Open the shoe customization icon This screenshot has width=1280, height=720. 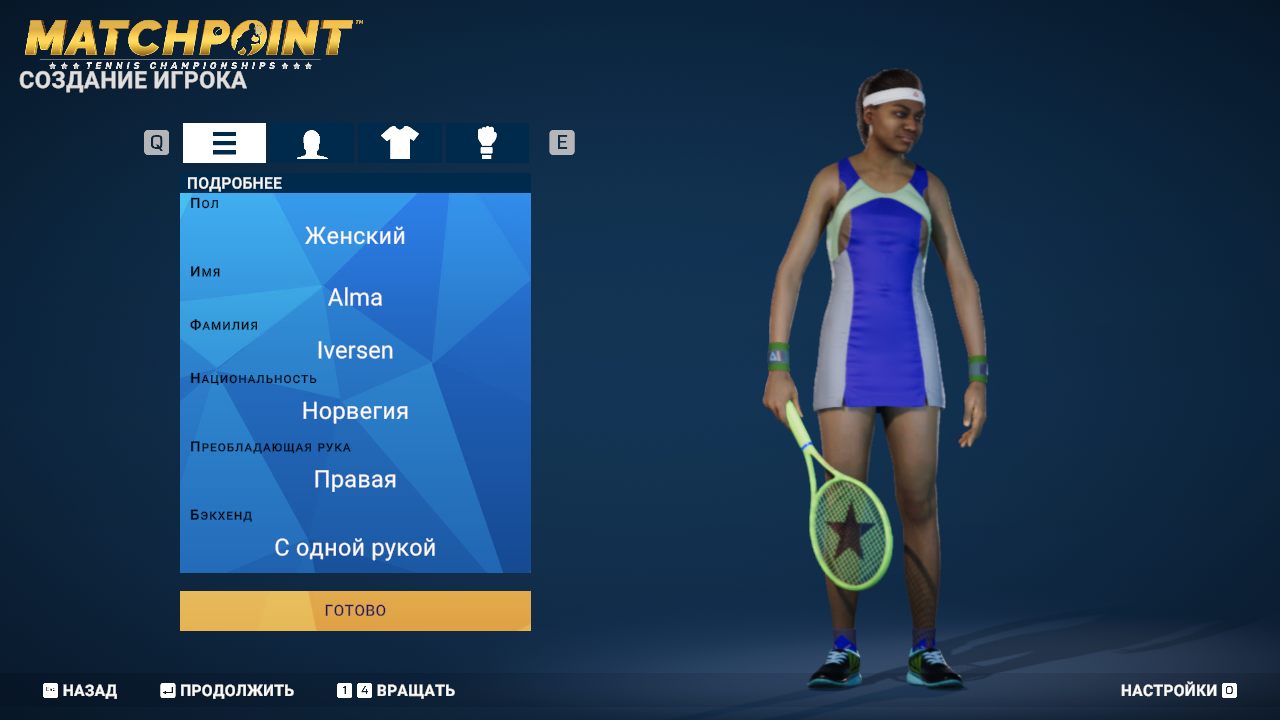(x=487, y=142)
